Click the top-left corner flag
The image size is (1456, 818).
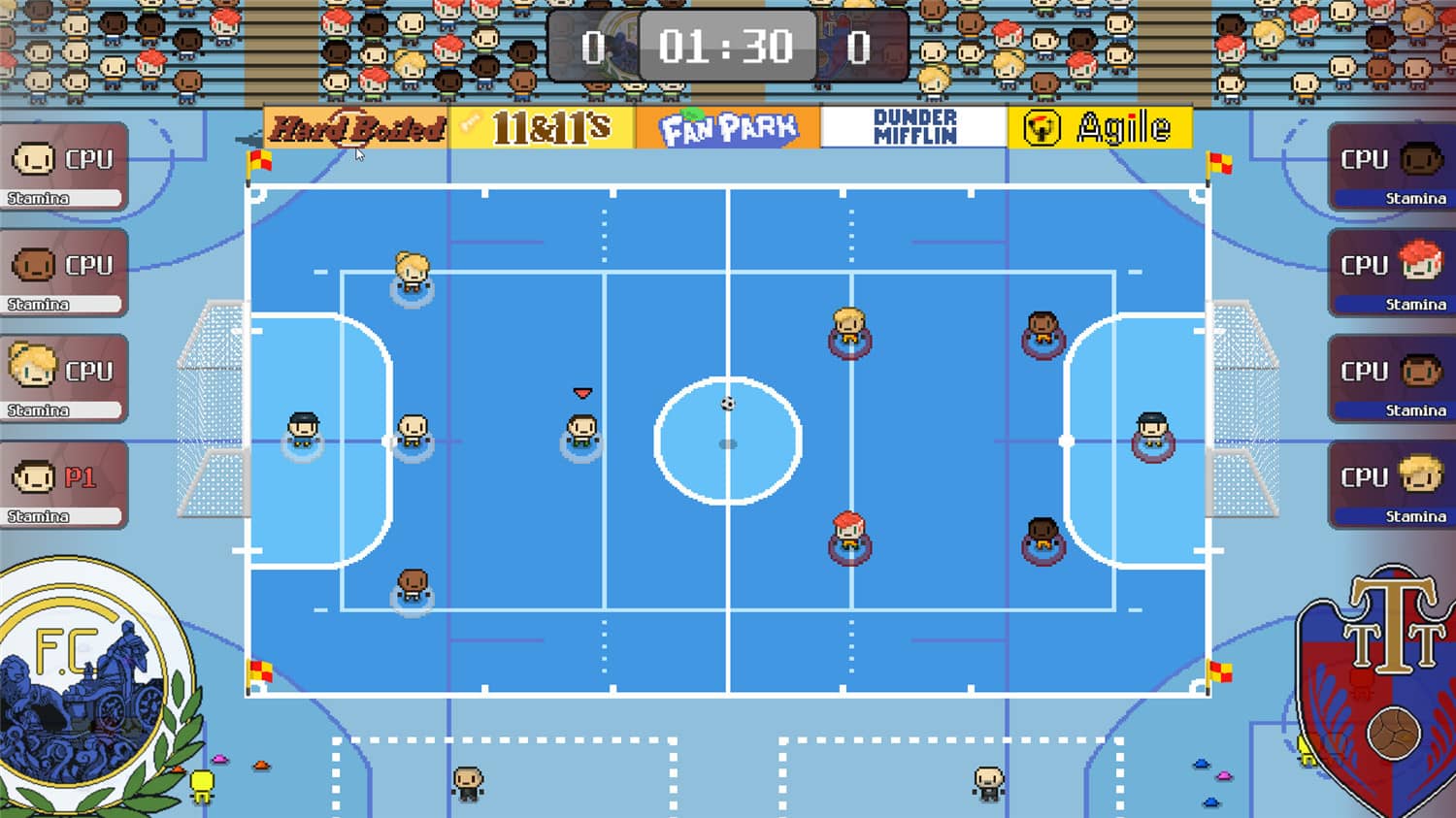257,163
